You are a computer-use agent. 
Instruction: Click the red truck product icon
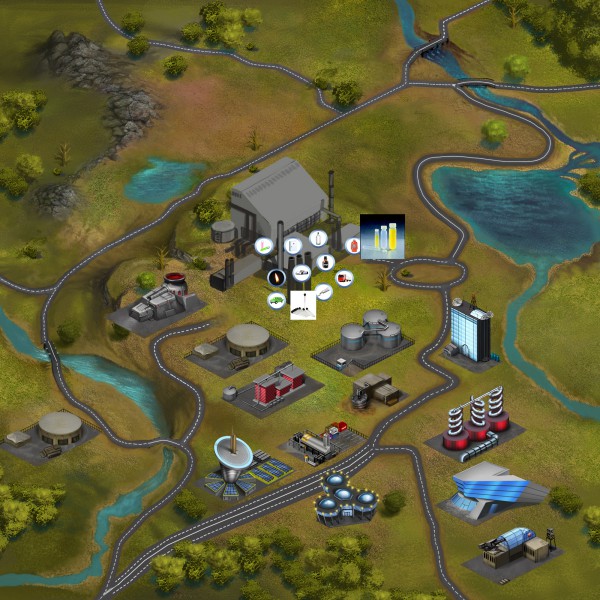[344, 277]
